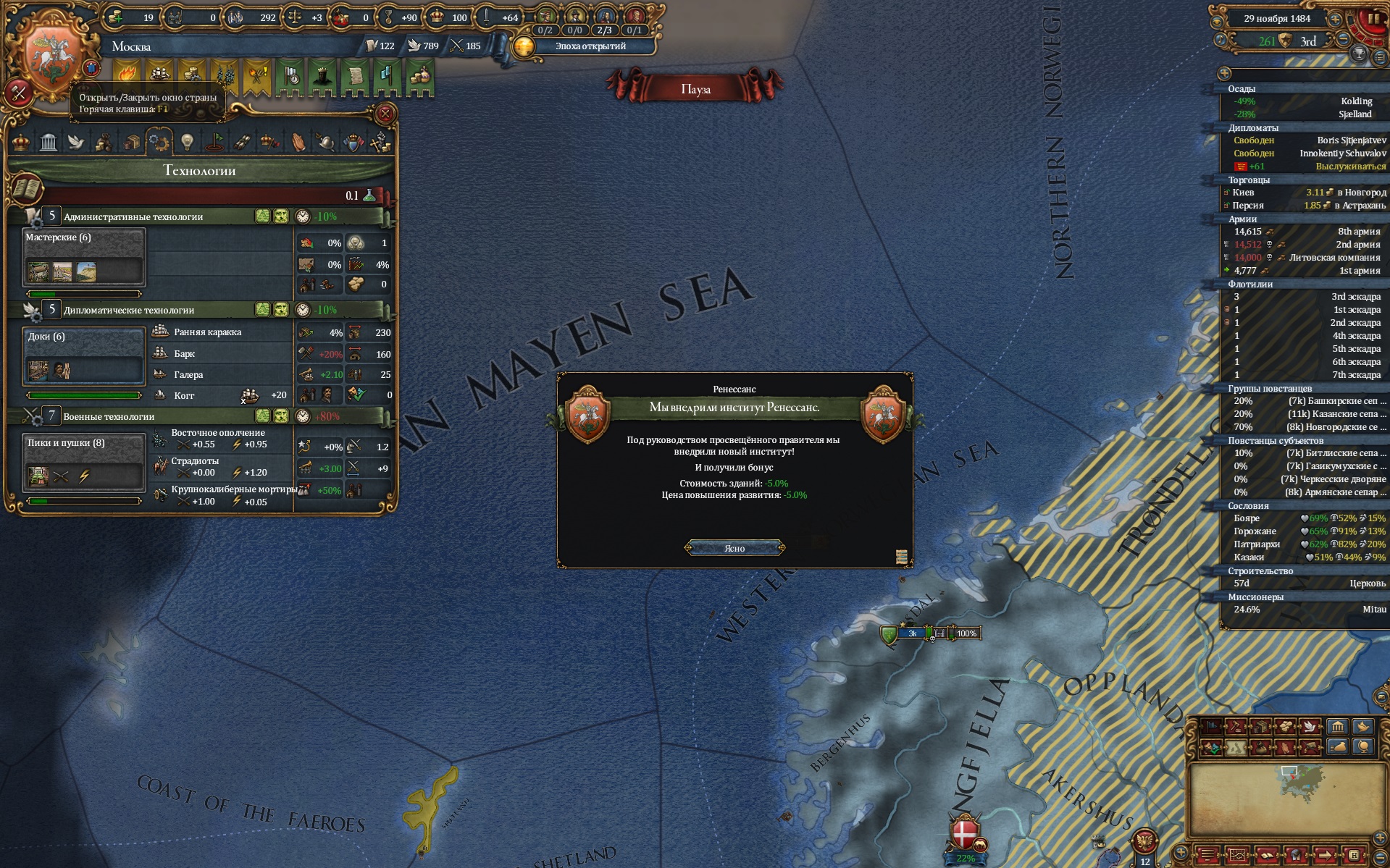
Task: Decrease game speed with the minus button
Action: (x=1344, y=40)
